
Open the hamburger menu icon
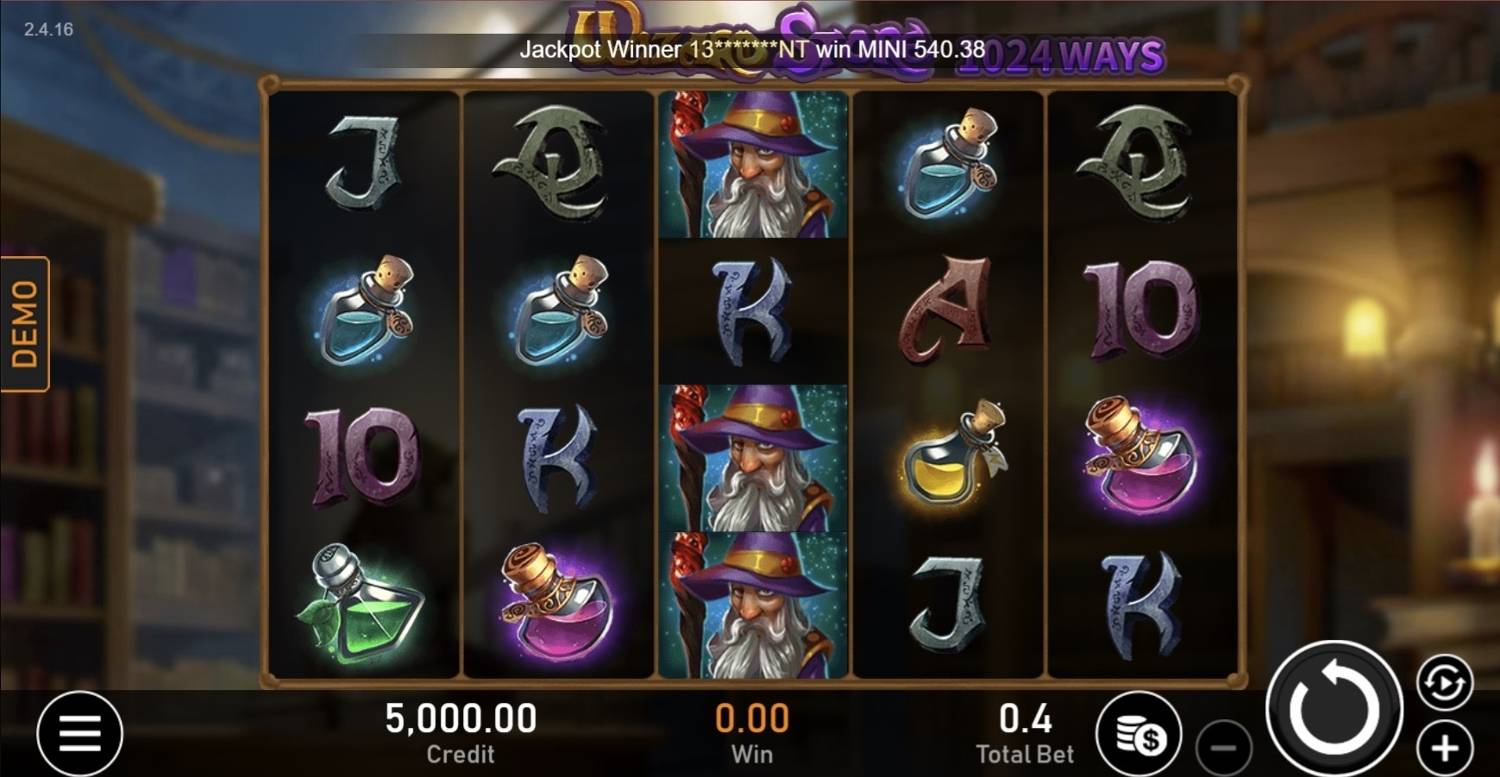tap(80, 733)
